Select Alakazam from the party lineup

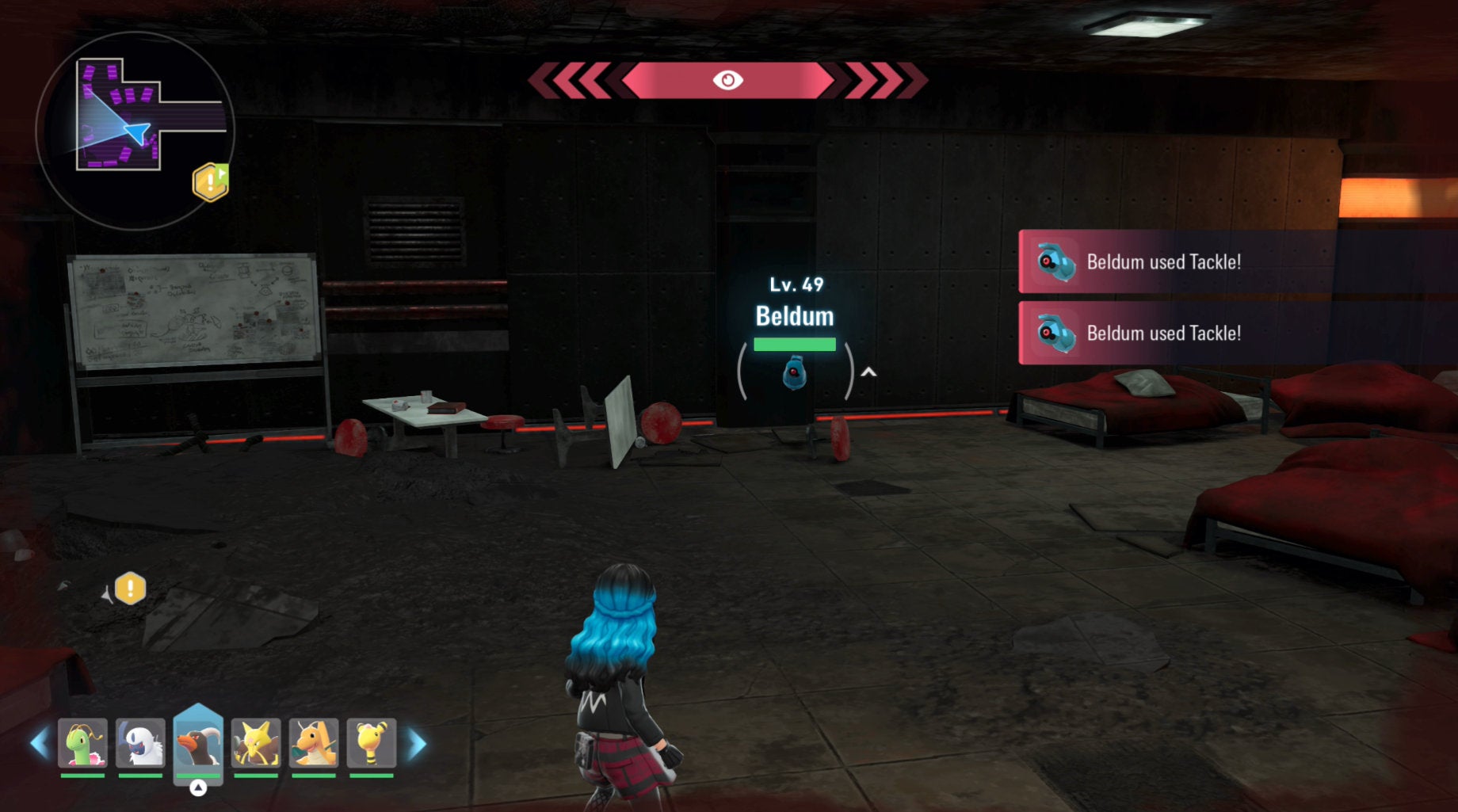pyautogui.click(x=256, y=744)
